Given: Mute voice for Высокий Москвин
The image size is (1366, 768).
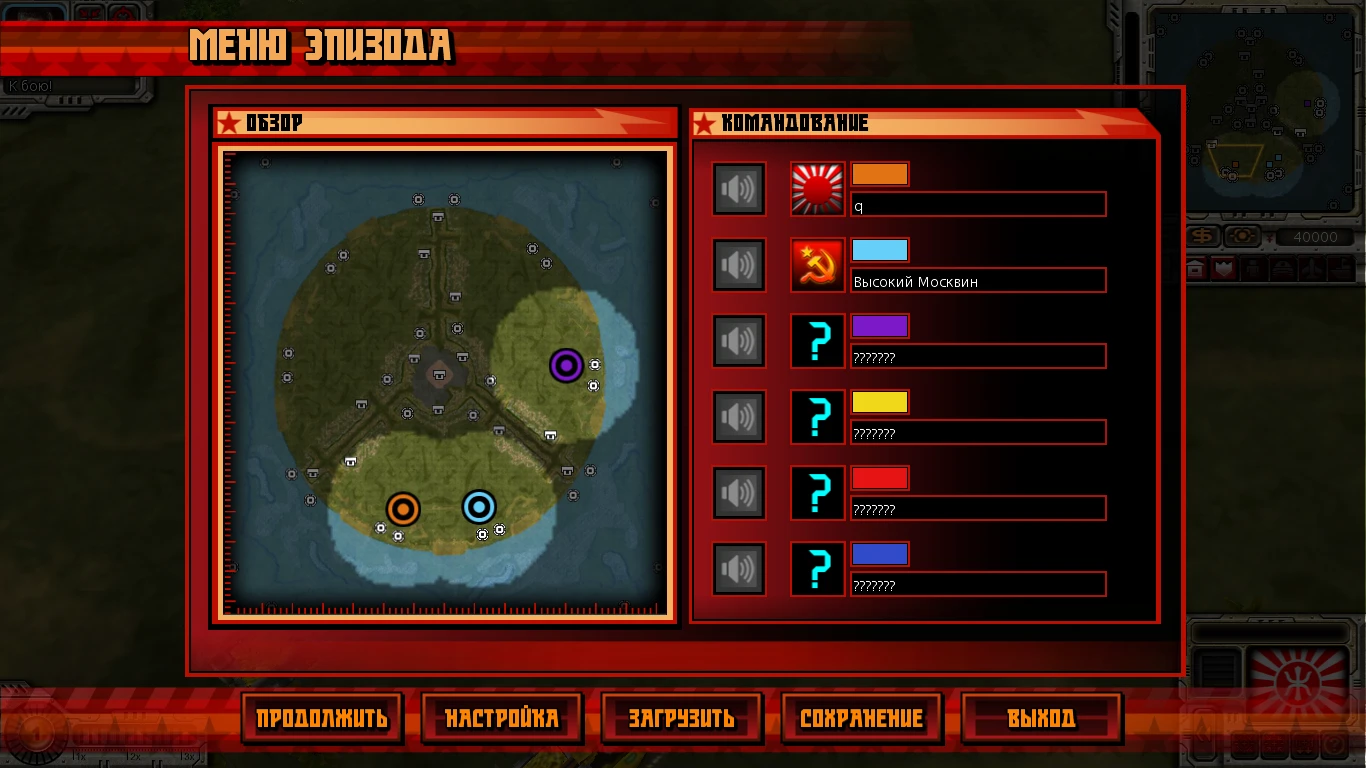Looking at the screenshot, I should (x=739, y=264).
